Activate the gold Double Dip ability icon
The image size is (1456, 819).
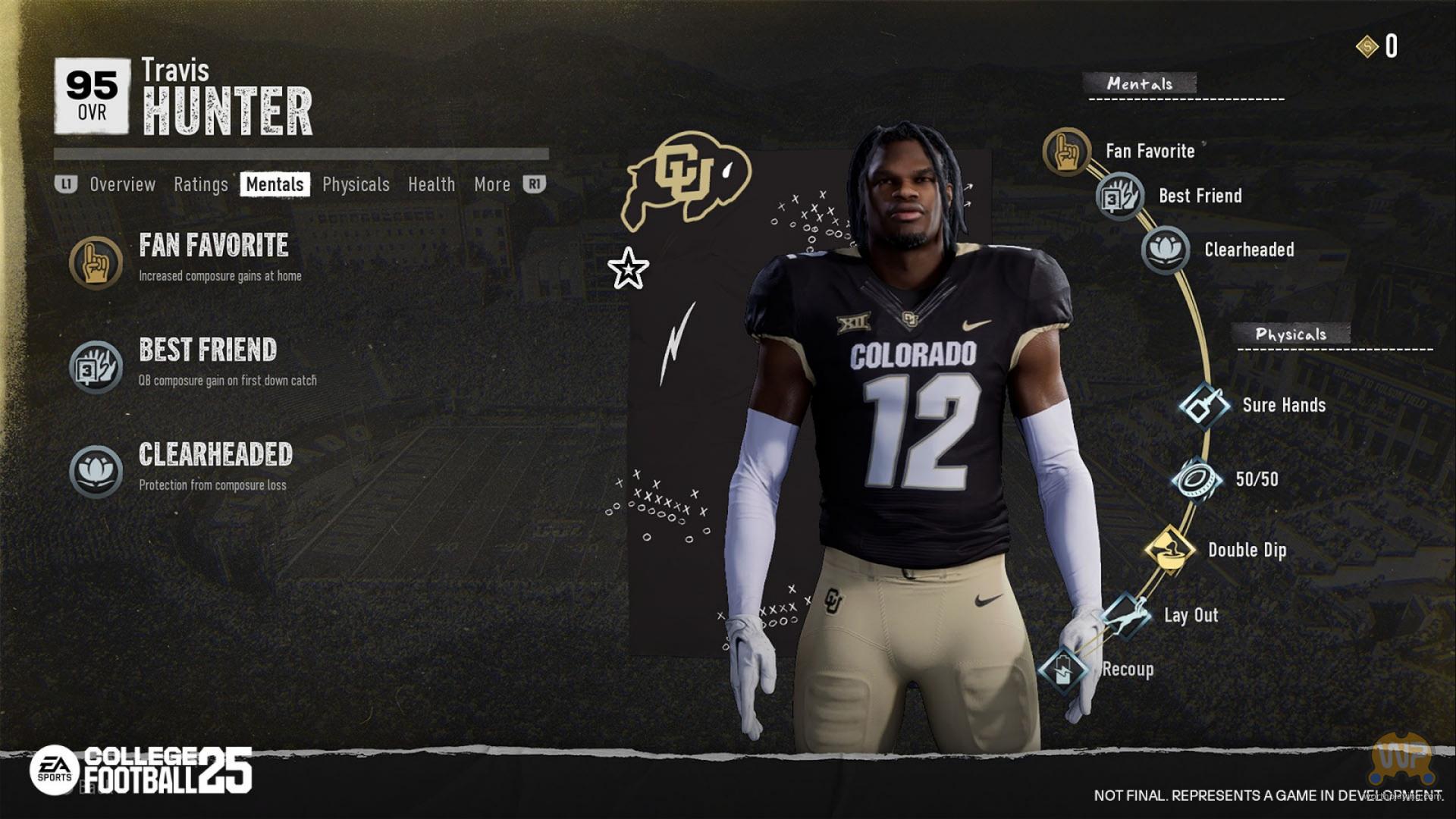1169,550
